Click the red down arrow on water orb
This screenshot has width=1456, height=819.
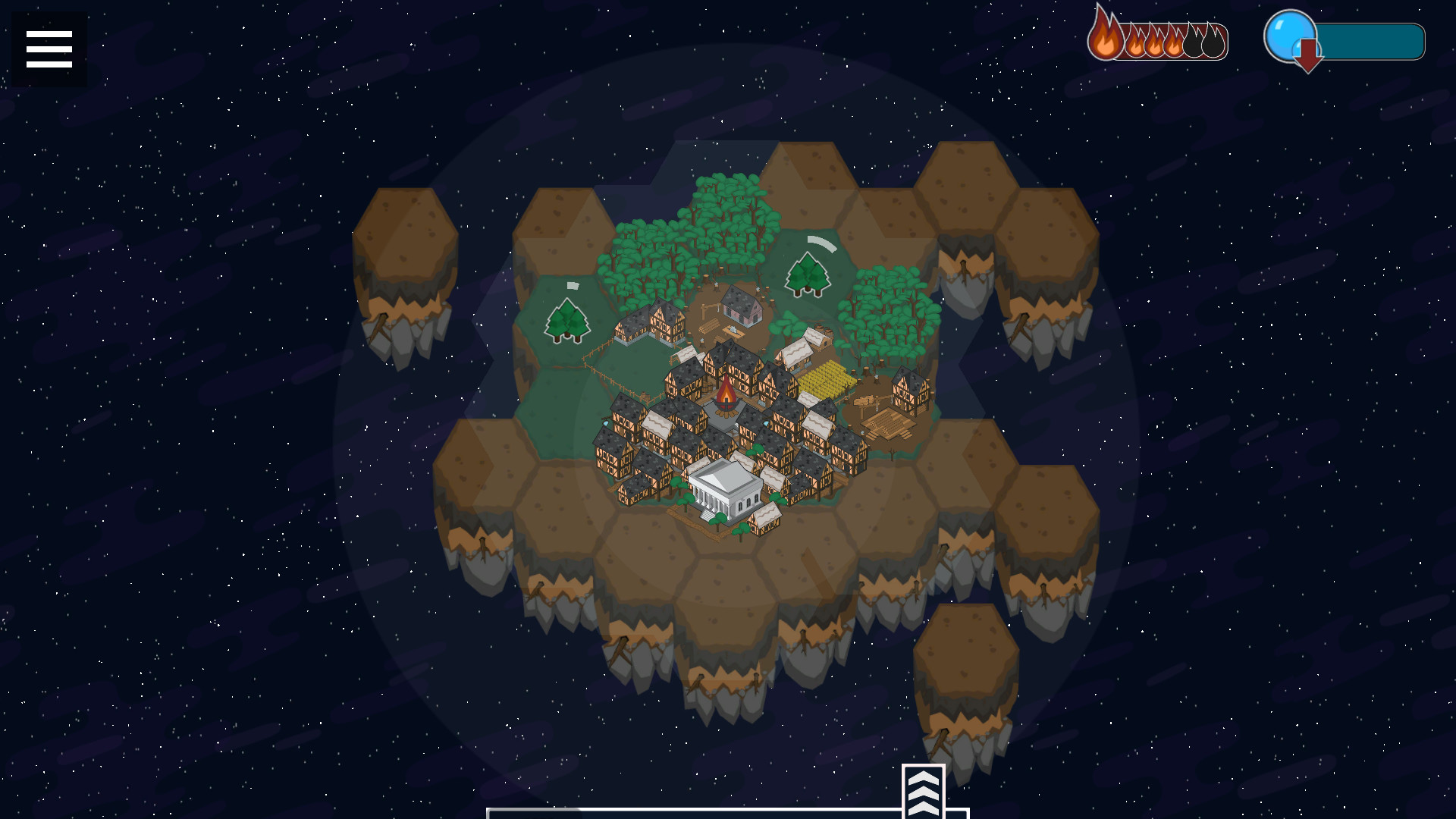point(1307,55)
